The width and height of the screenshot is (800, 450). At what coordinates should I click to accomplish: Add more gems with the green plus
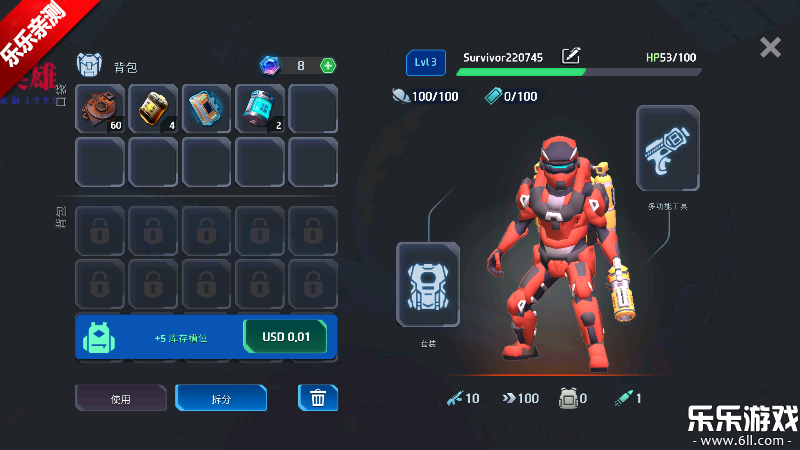328,66
